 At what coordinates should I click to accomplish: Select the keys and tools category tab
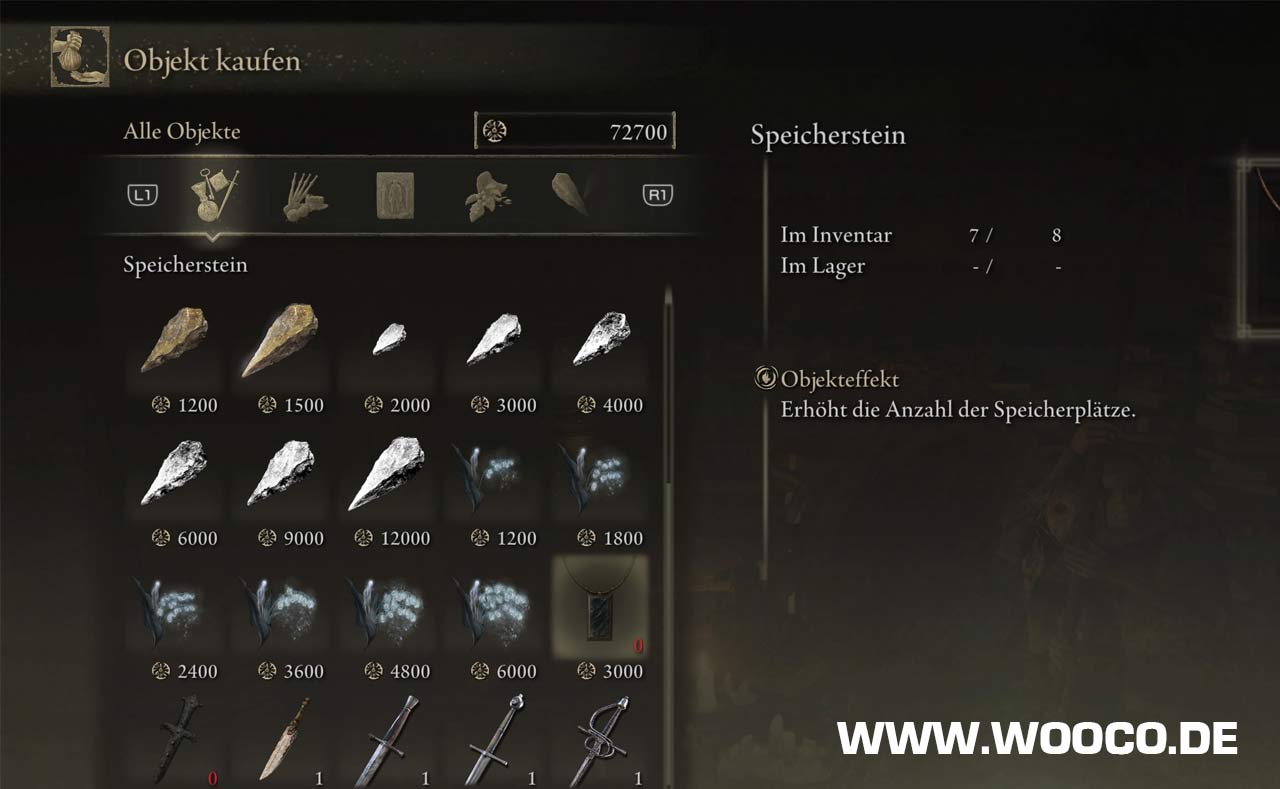pyautogui.click(x=215, y=195)
